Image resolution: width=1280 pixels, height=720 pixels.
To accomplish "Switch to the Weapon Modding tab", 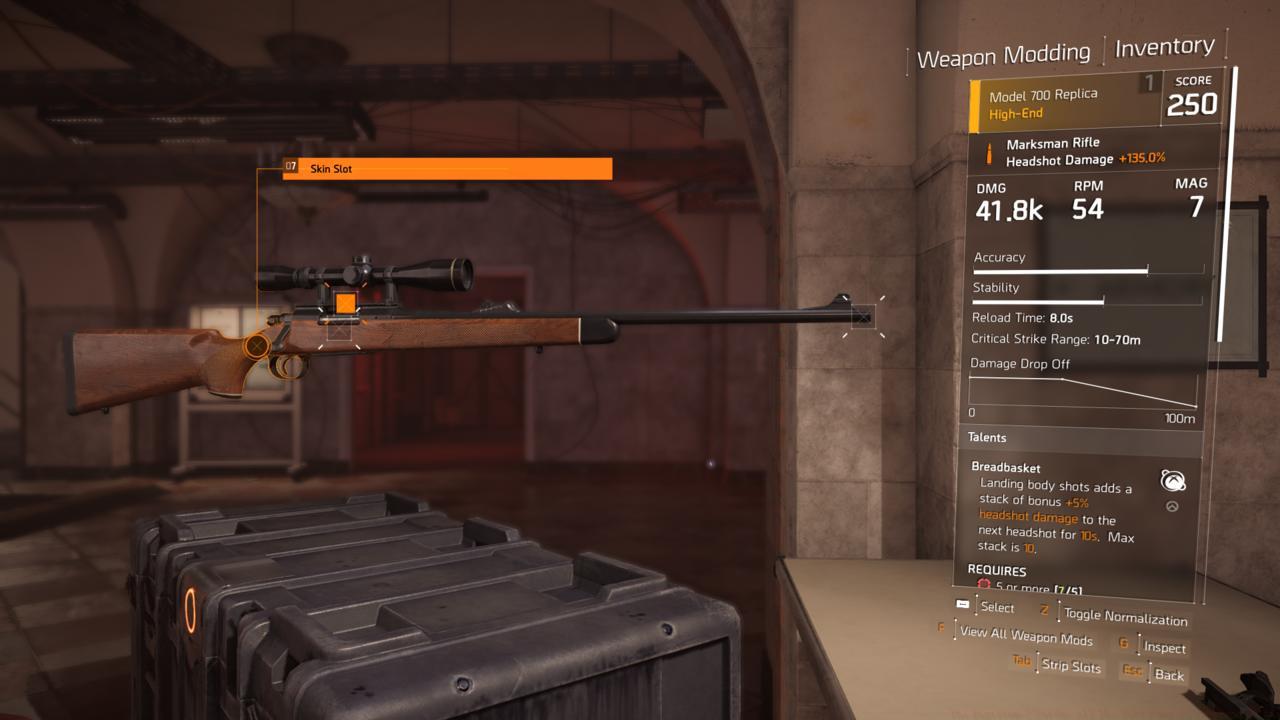I will point(1003,56).
